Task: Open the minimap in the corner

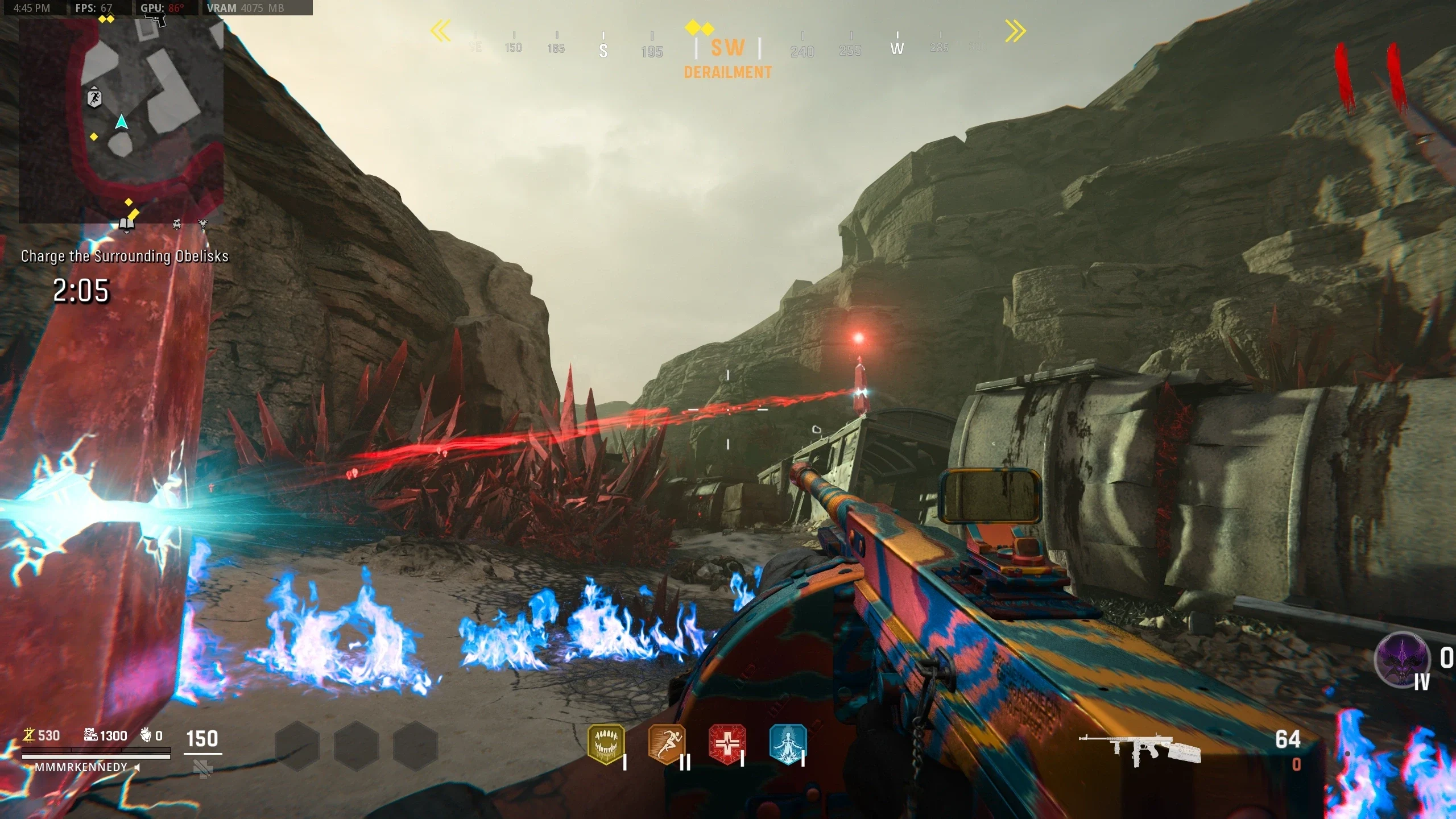Action: 121,119
